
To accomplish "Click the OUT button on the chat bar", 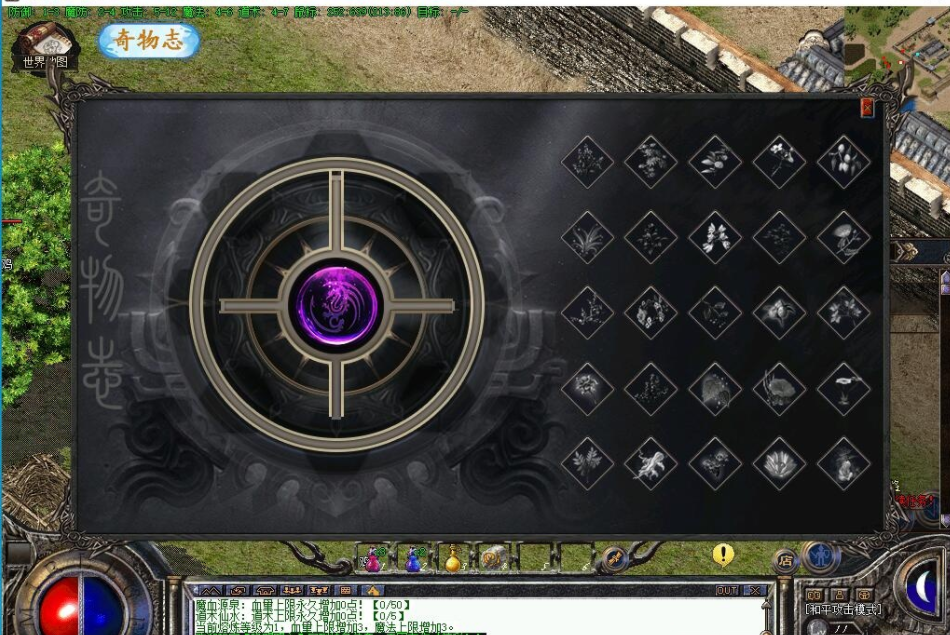I will tap(727, 590).
